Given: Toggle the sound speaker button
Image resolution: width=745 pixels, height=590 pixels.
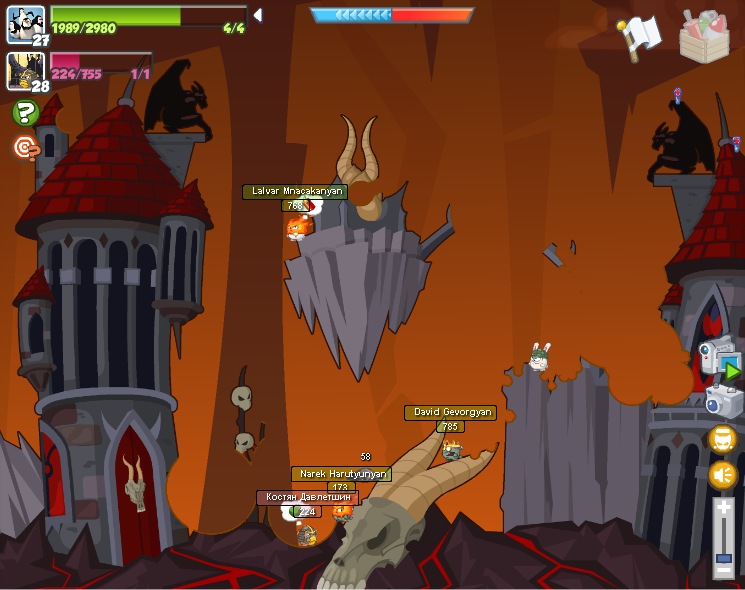Looking at the screenshot, I should tap(722, 475).
